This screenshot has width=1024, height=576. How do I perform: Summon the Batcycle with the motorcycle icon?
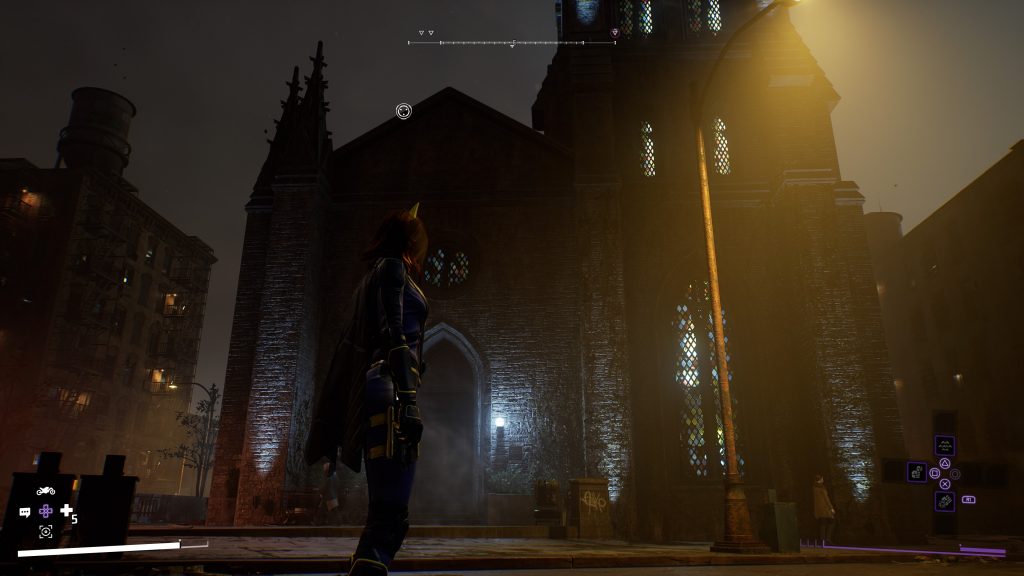coord(45,490)
